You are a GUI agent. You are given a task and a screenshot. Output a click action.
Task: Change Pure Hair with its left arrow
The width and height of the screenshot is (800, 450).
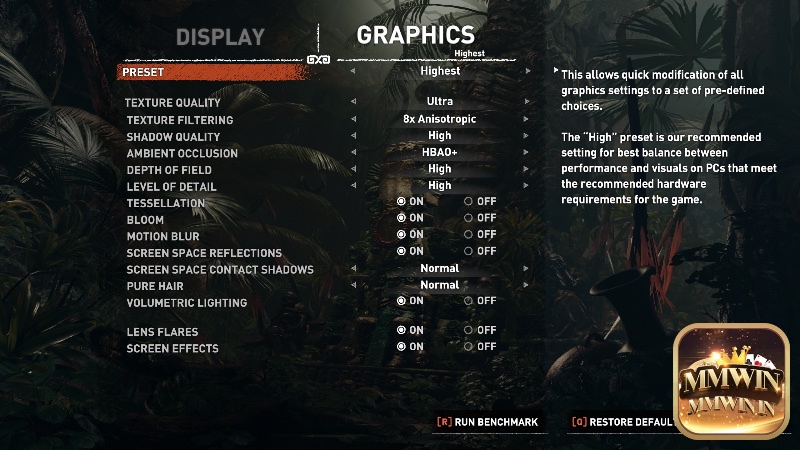(352, 285)
